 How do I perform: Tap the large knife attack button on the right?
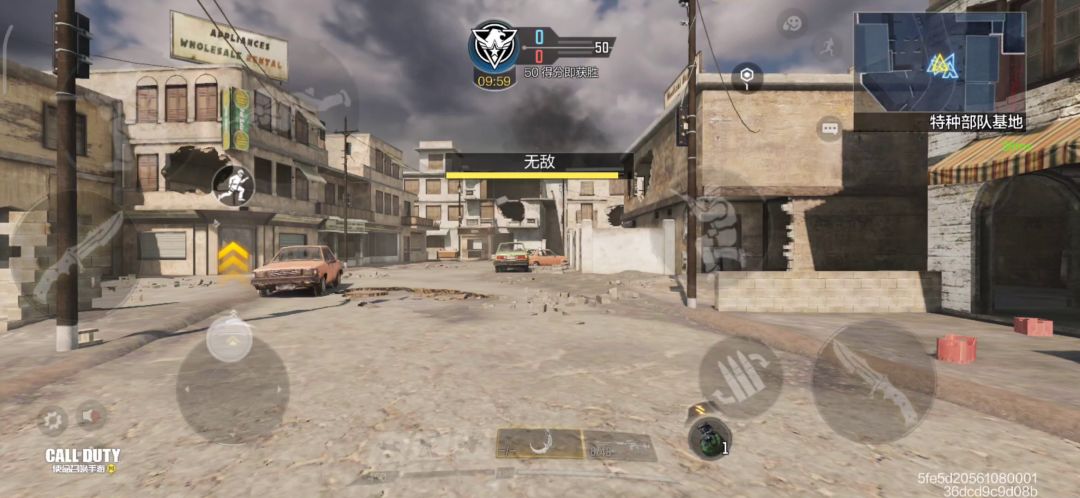click(x=873, y=381)
